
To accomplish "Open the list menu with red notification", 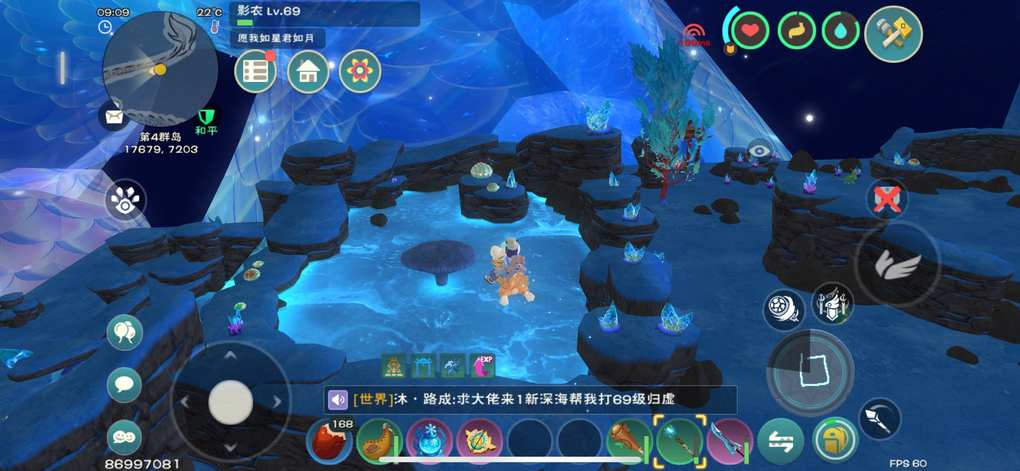I will [x=256, y=71].
